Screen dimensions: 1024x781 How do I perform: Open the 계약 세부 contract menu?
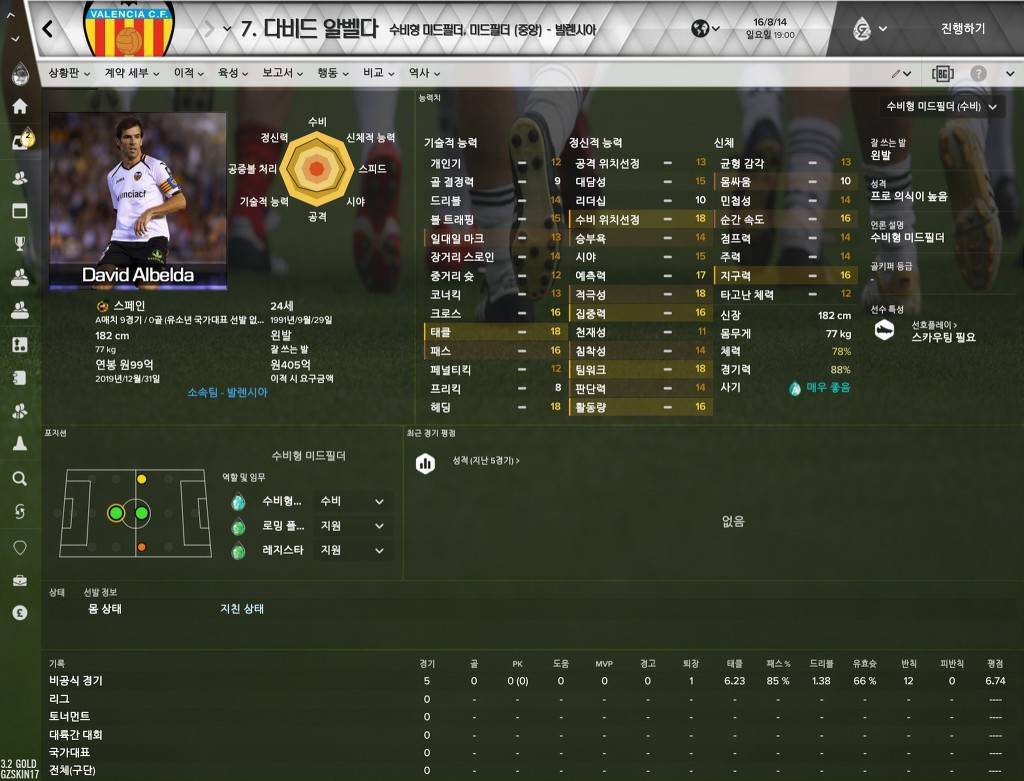[x=131, y=73]
